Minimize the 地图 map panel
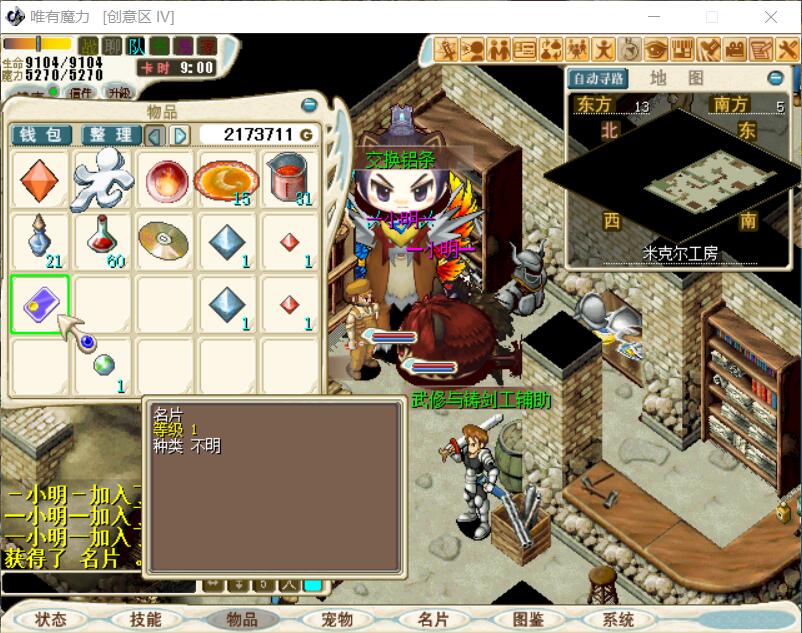 776,78
